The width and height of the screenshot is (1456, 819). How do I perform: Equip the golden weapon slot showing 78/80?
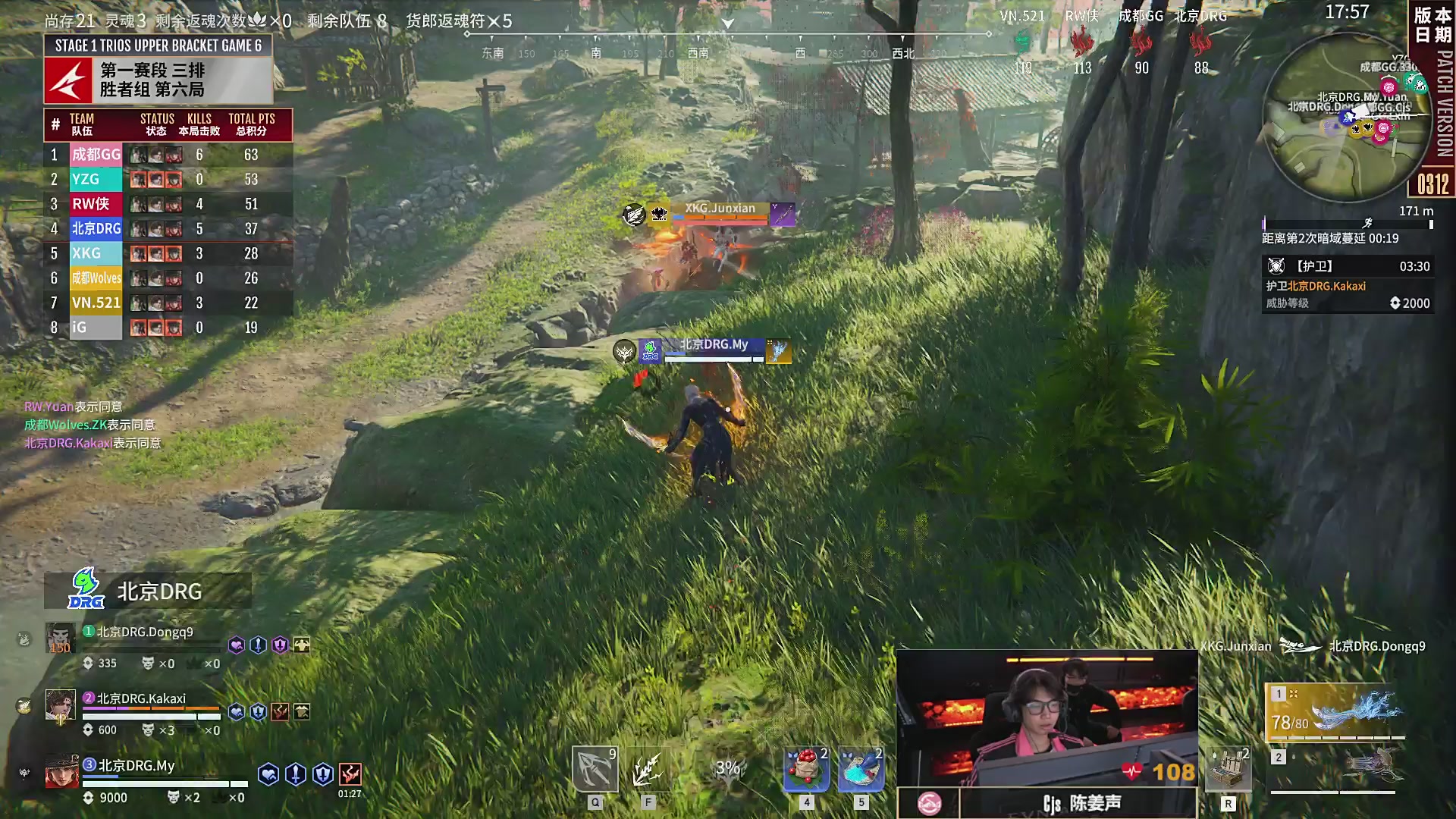coord(1334,713)
